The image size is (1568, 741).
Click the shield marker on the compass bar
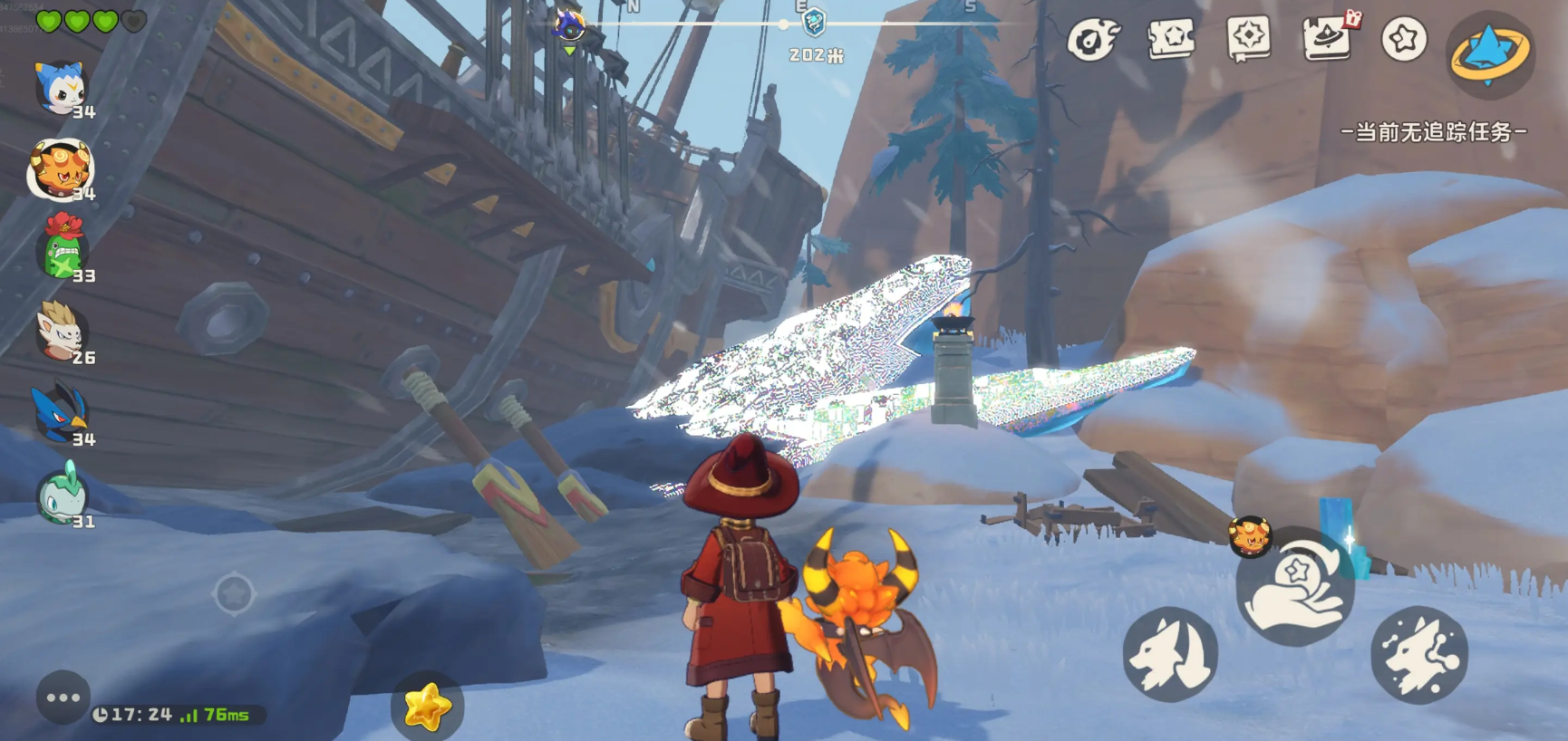point(814,21)
